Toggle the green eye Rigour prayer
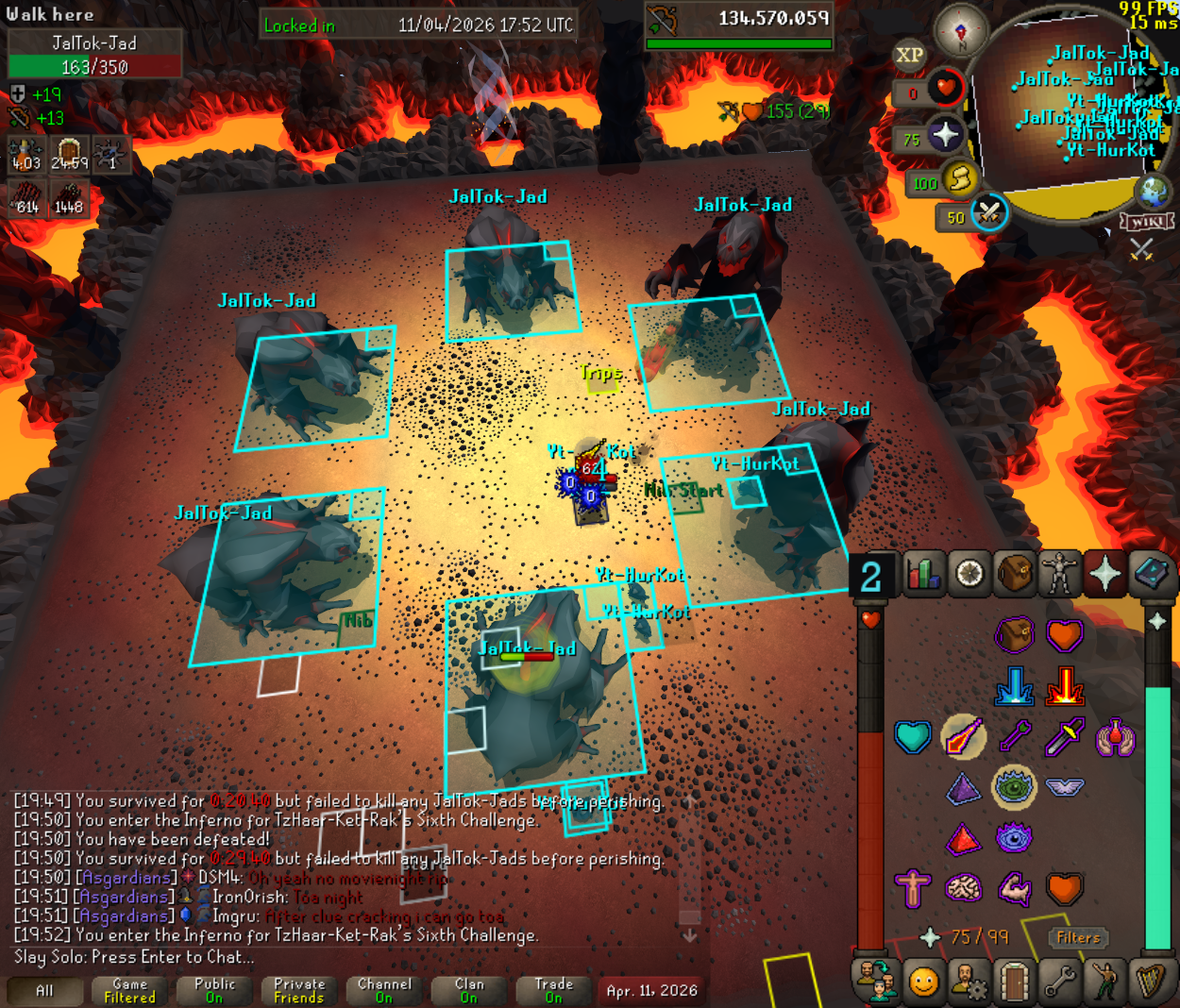The image size is (1180, 1008). pos(1014,787)
